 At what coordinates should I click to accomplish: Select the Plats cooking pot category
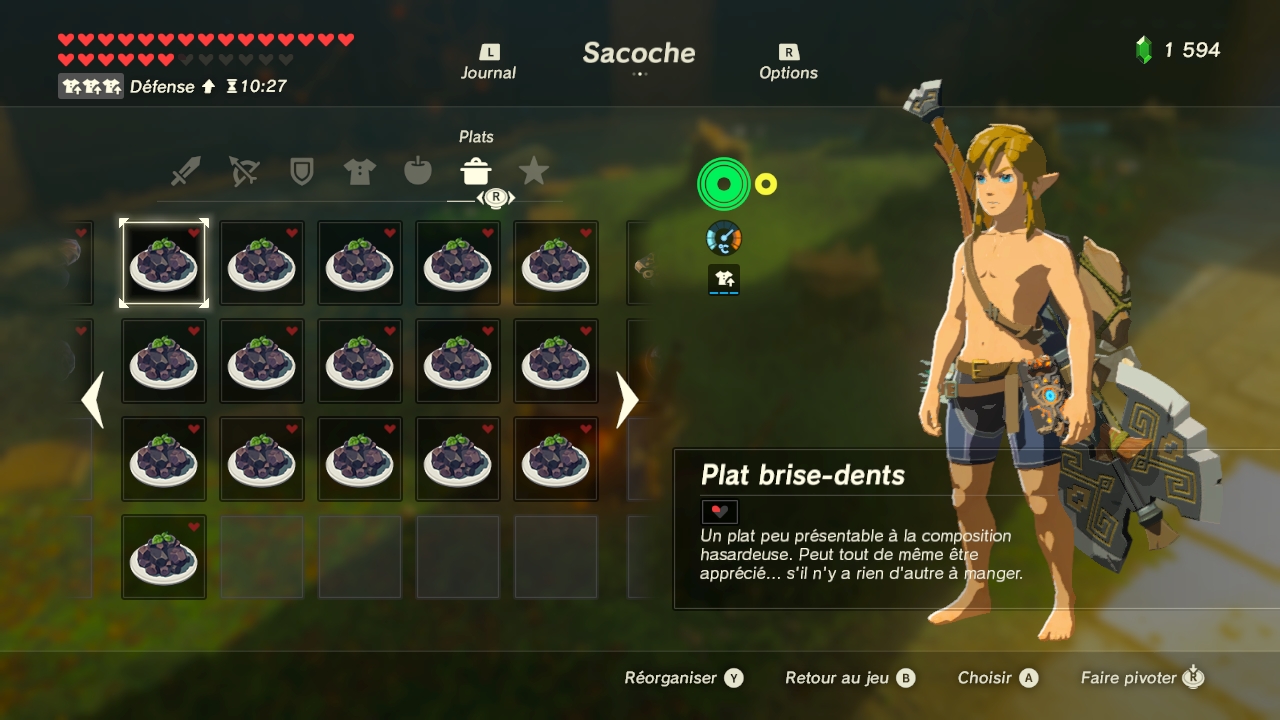[x=476, y=172]
